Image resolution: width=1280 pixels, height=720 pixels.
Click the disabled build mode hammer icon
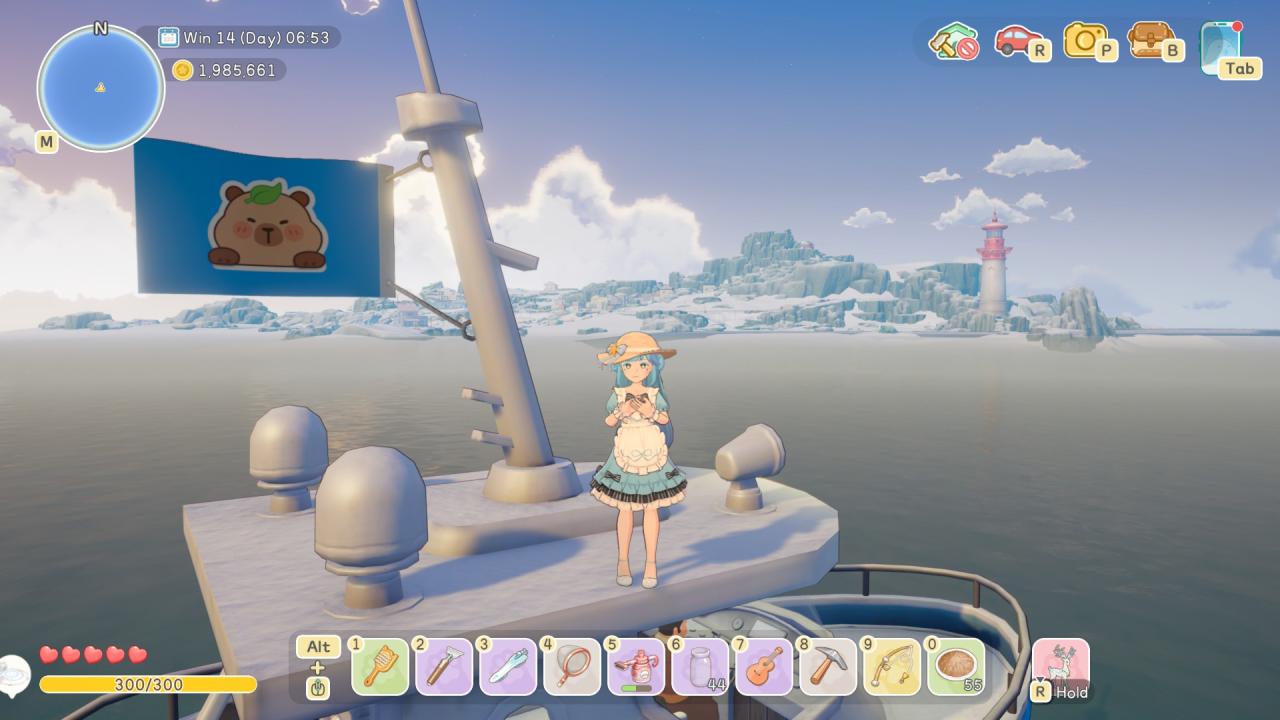953,42
